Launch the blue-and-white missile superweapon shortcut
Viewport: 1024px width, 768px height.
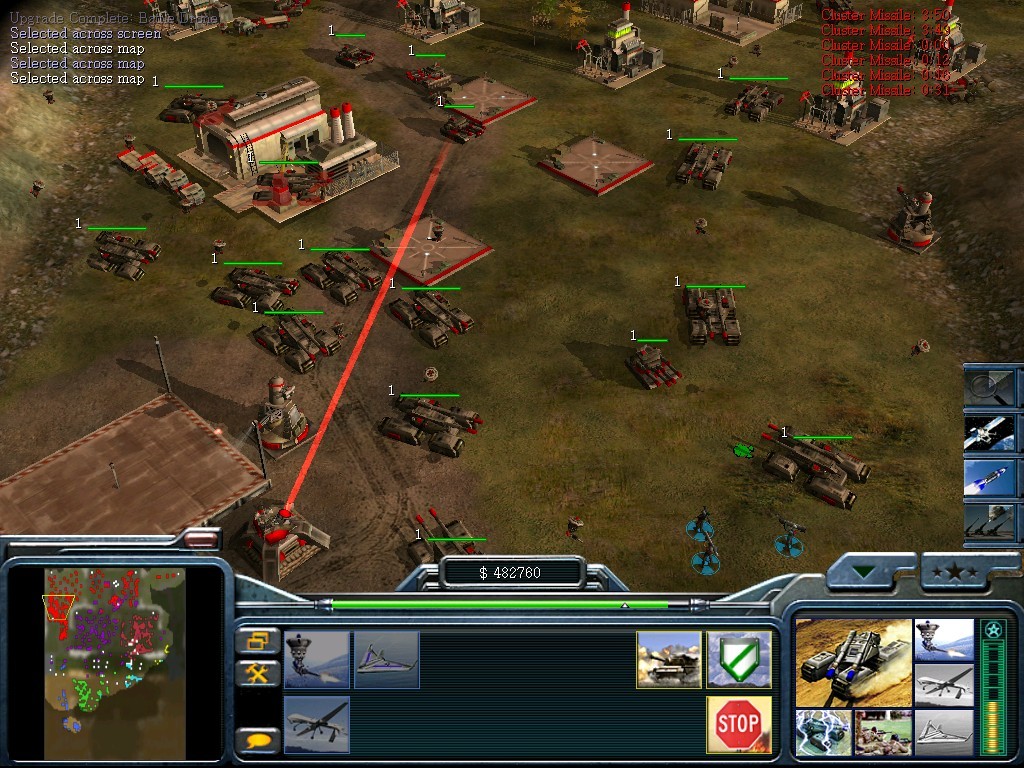tap(990, 477)
